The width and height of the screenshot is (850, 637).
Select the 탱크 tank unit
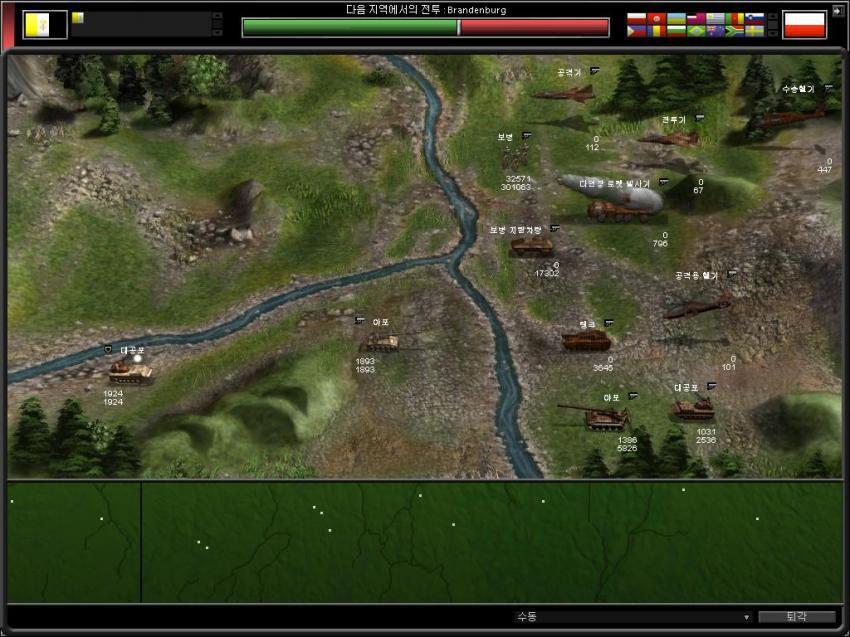(x=586, y=341)
